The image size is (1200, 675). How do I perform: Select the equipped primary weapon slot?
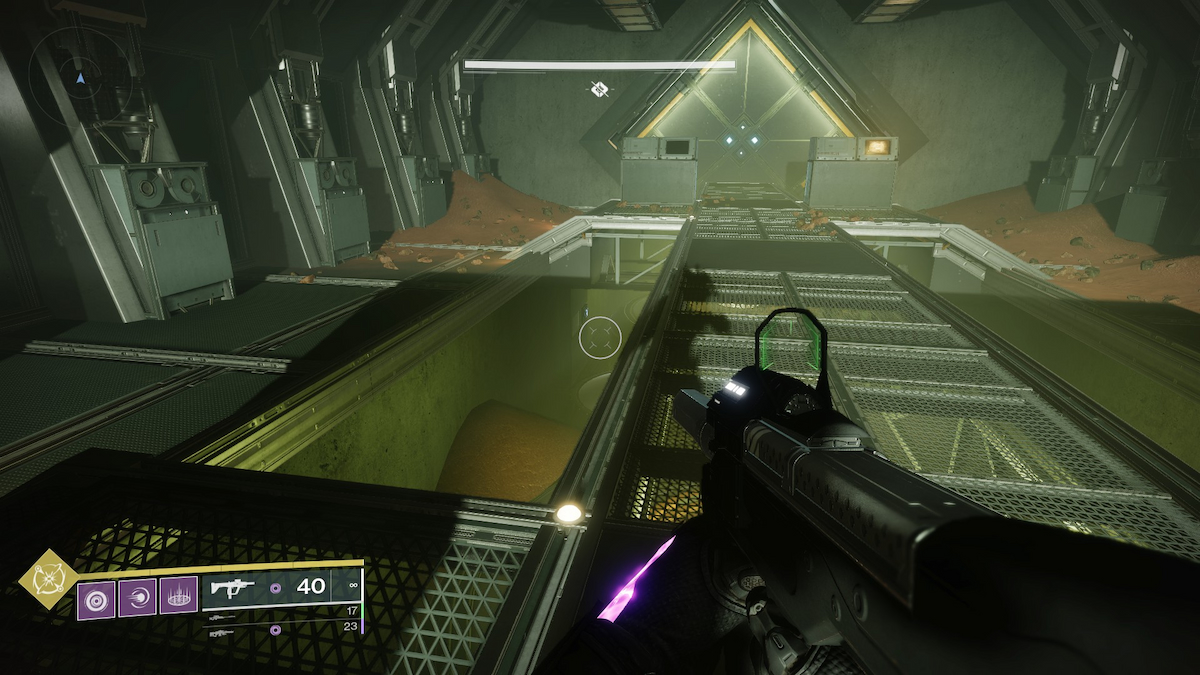coord(280,588)
